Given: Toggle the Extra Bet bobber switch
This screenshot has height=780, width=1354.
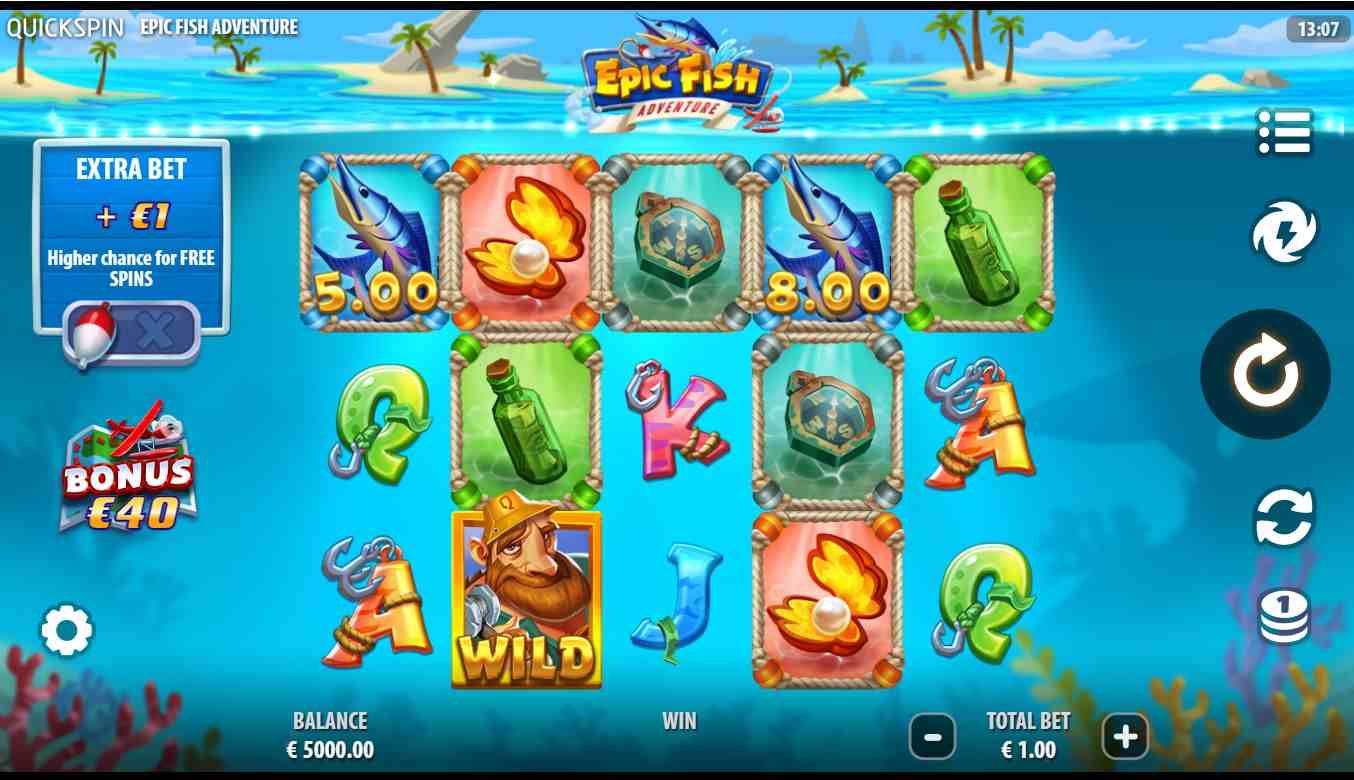Looking at the screenshot, I should pyautogui.click(x=132, y=331).
